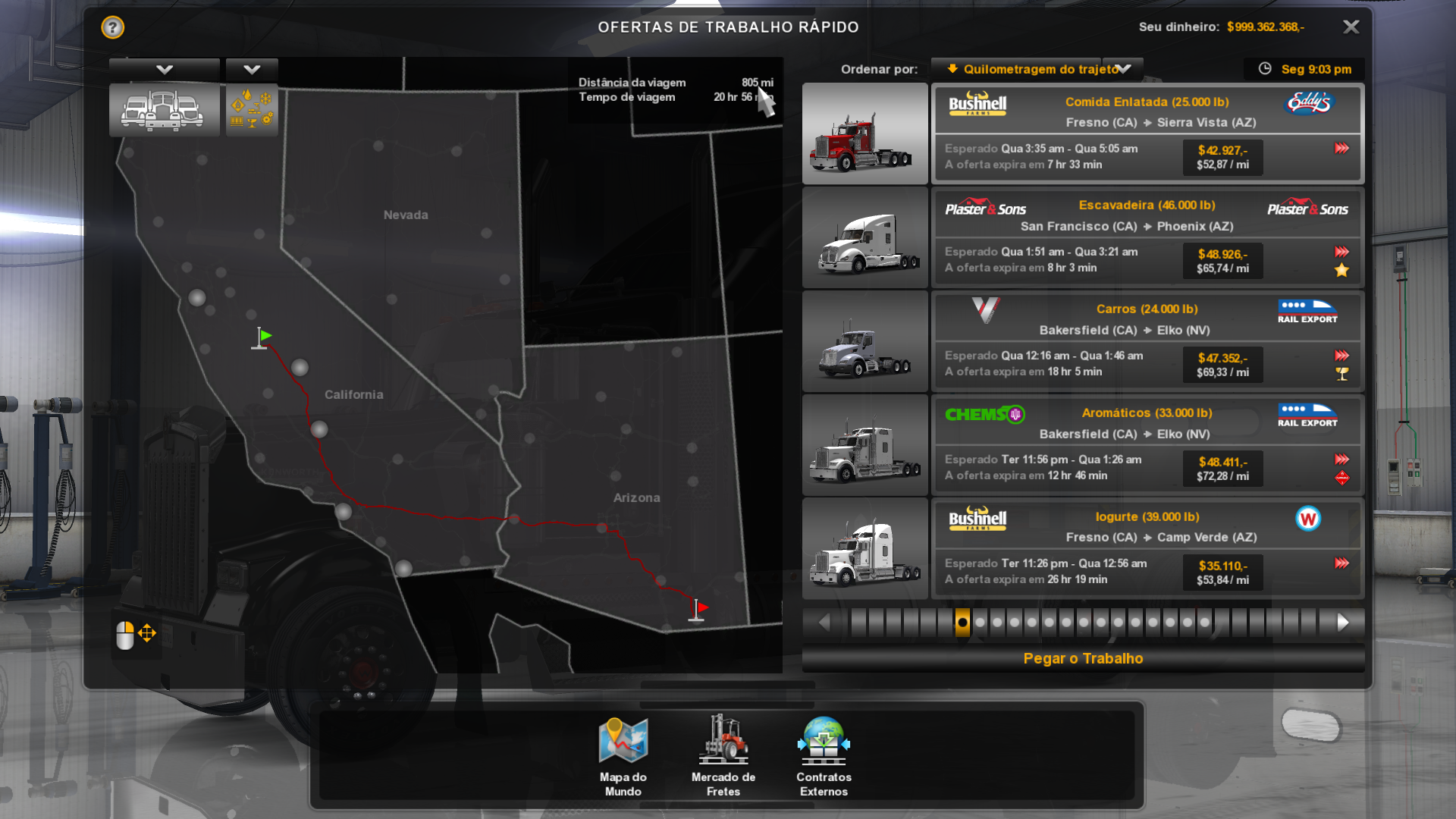This screenshot has height=819, width=1456.
Task: Close the quick job offers window
Action: click(1351, 27)
